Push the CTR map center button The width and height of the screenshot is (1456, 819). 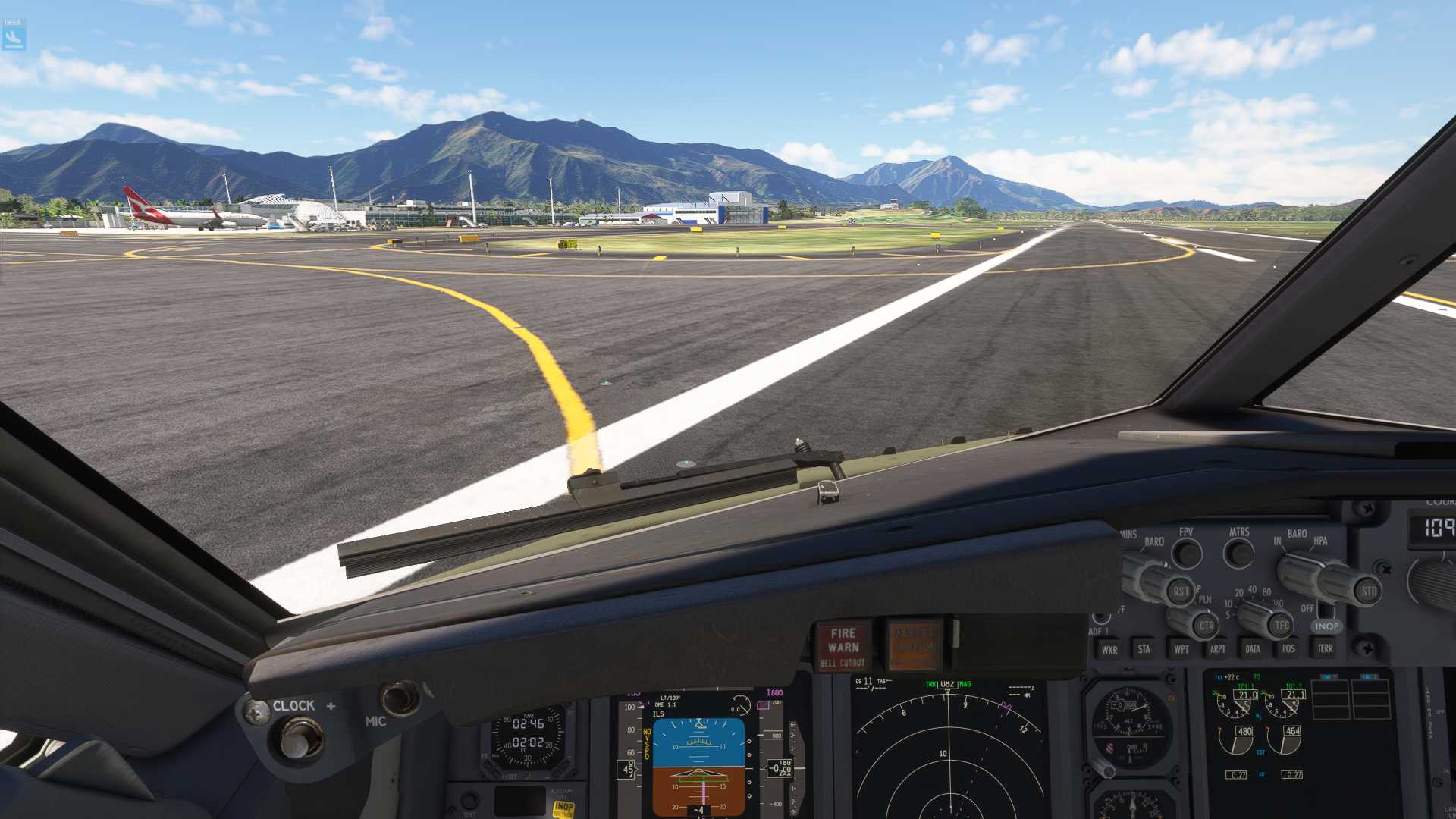click(1206, 626)
